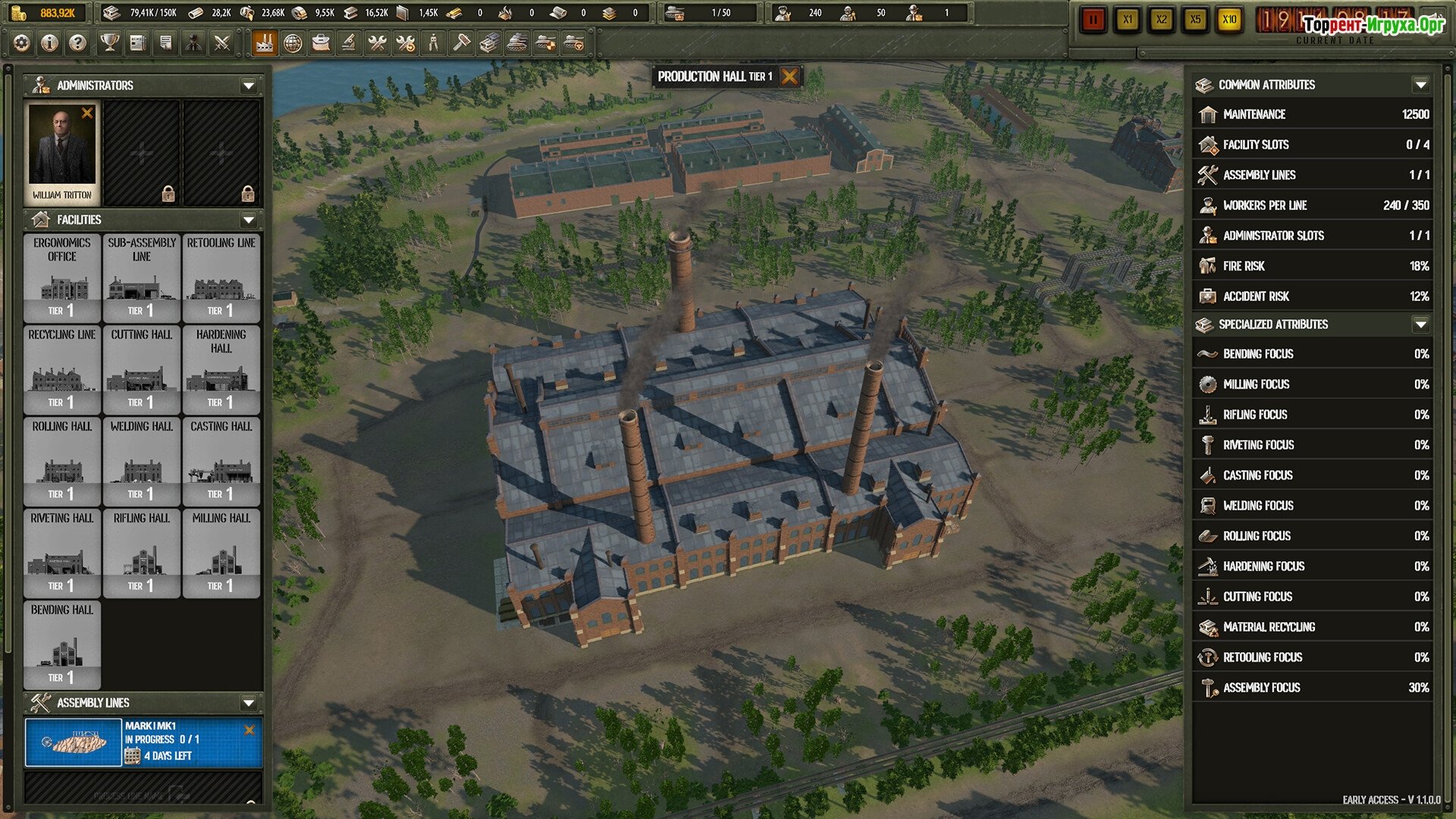Open the globe world map icon

(293, 43)
